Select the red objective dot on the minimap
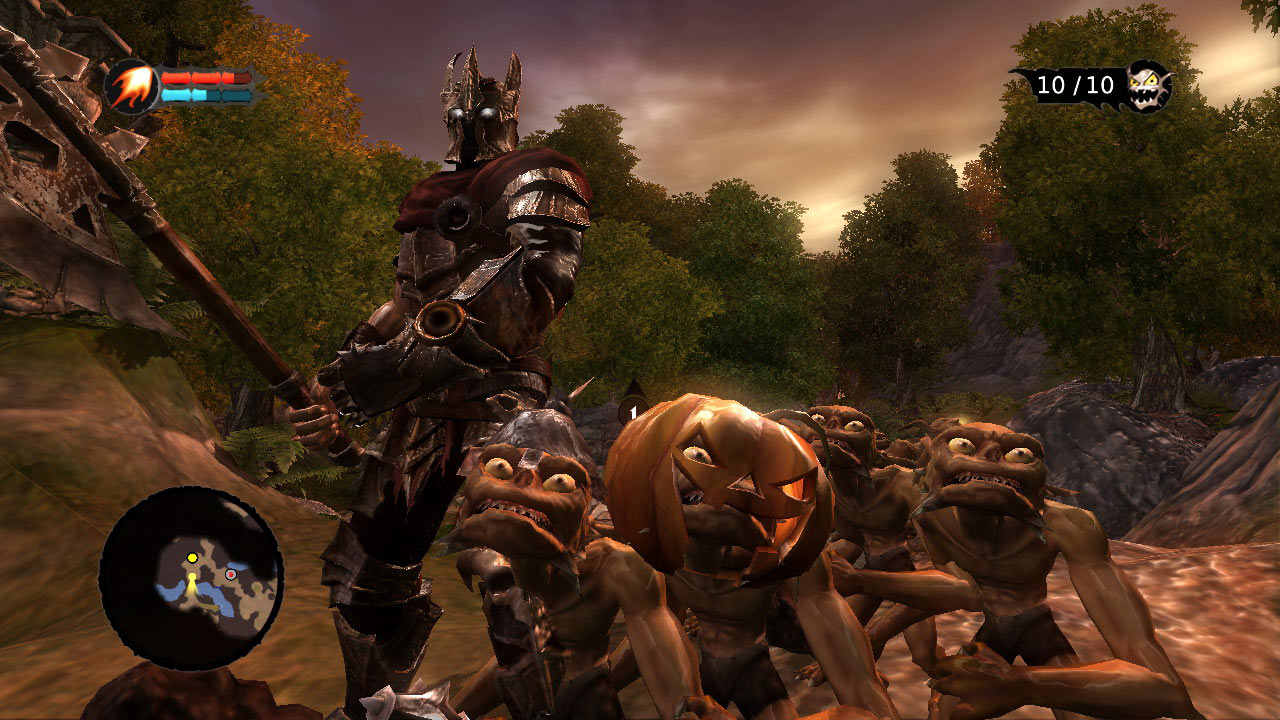The height and width of the screenshot is (720, 1280). pos(231,575)
